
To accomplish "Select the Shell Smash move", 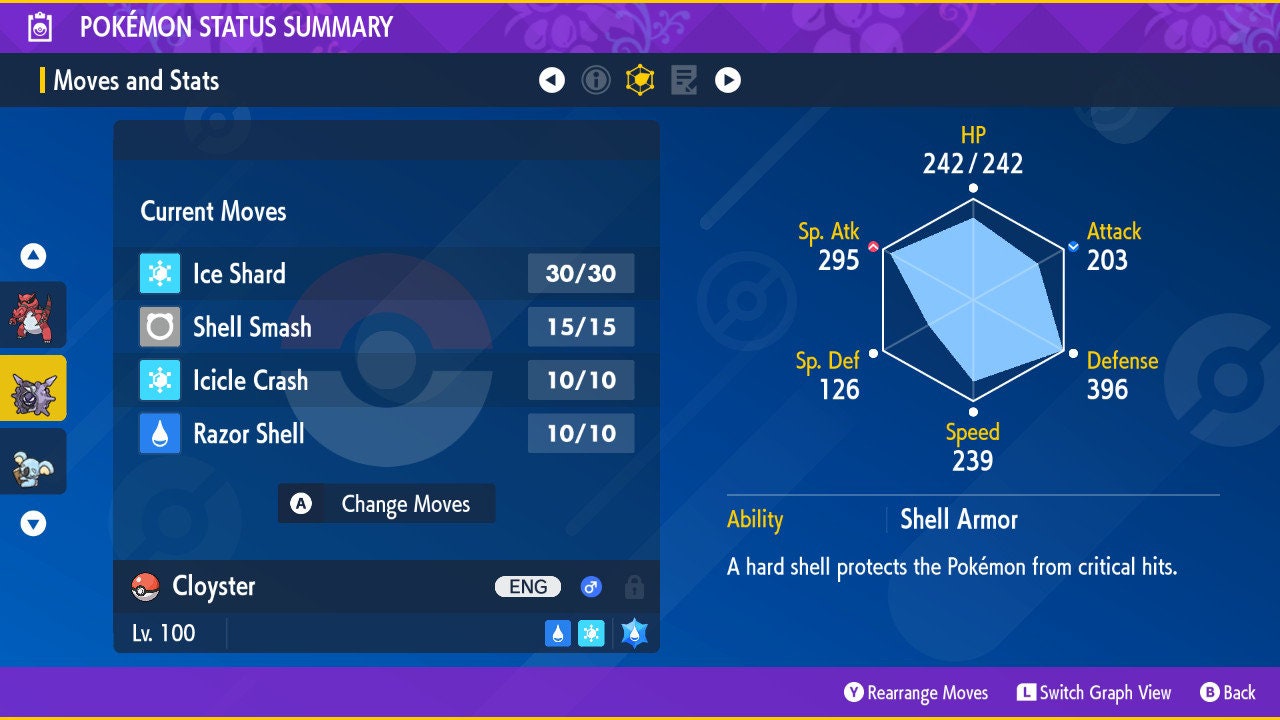I will tap(386, 327).
